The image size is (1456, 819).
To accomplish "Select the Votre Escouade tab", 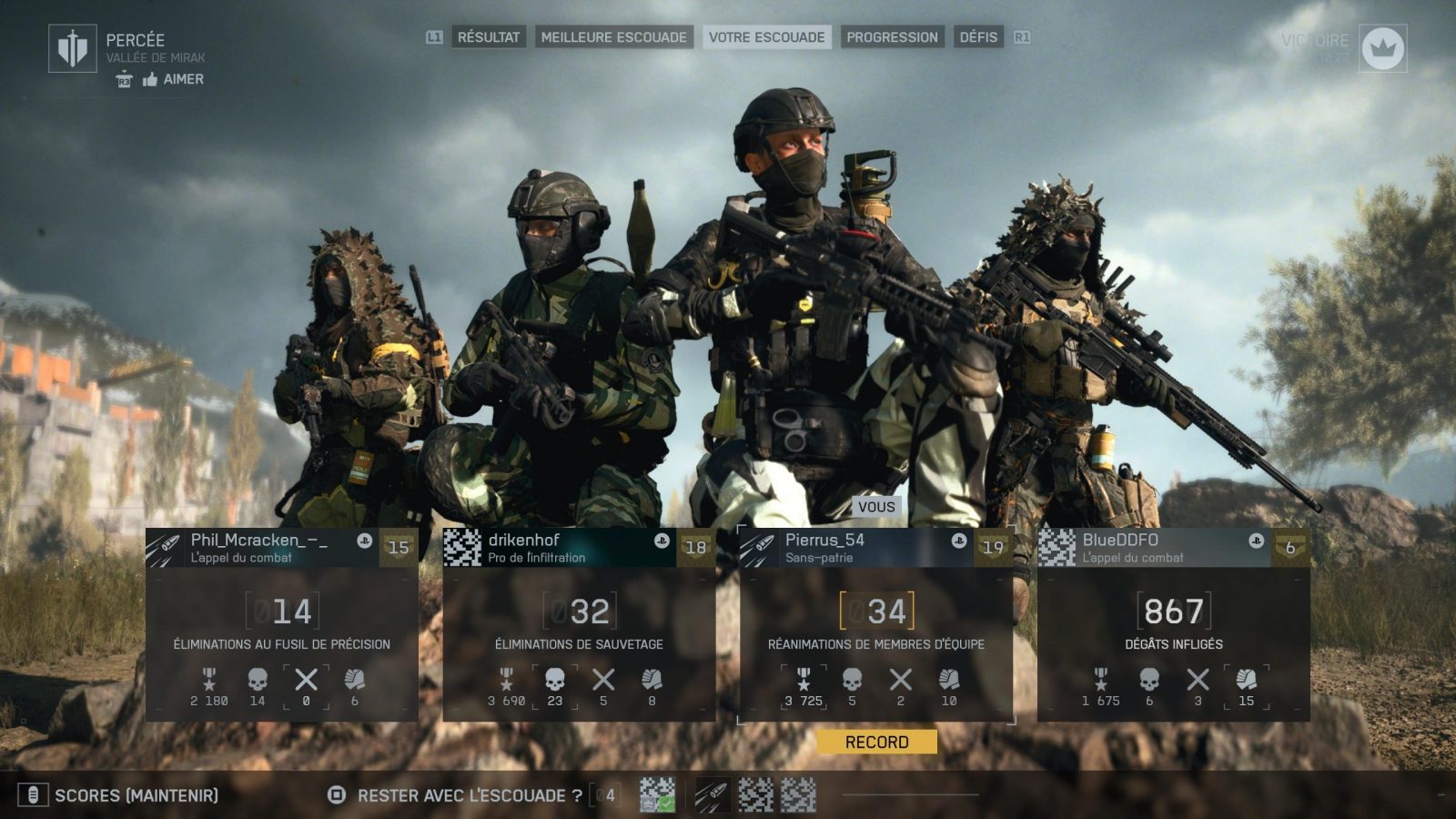I will tap(766, 37).
